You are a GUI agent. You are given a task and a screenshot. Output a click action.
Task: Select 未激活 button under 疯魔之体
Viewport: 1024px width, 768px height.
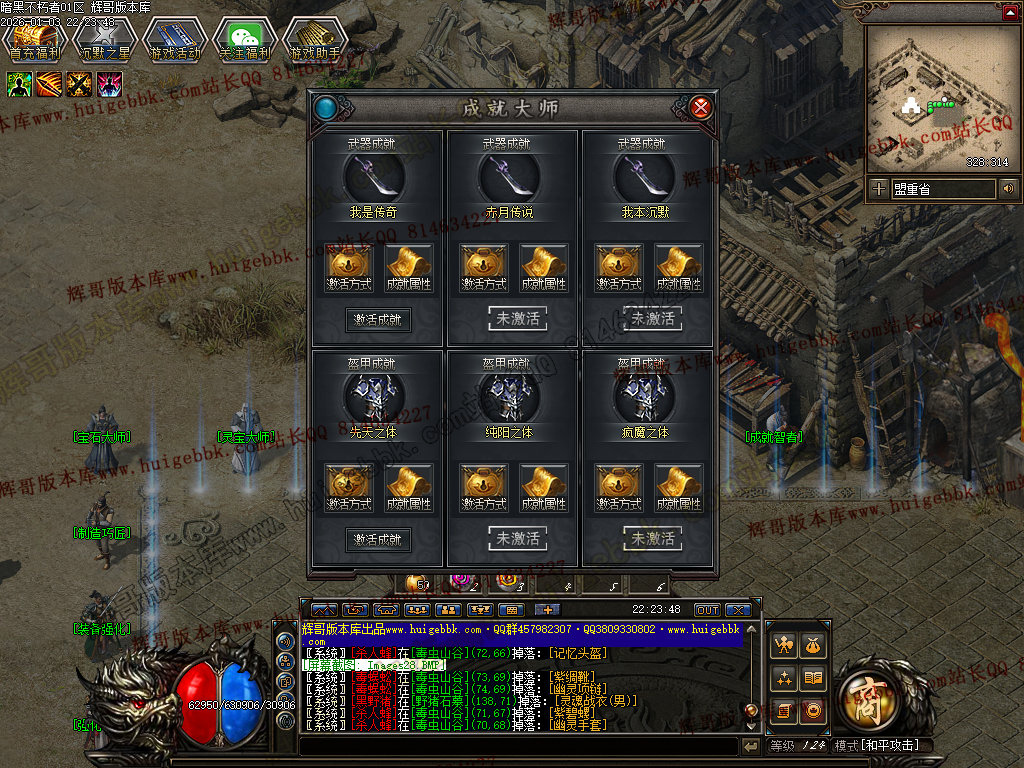tap(652, 539)
